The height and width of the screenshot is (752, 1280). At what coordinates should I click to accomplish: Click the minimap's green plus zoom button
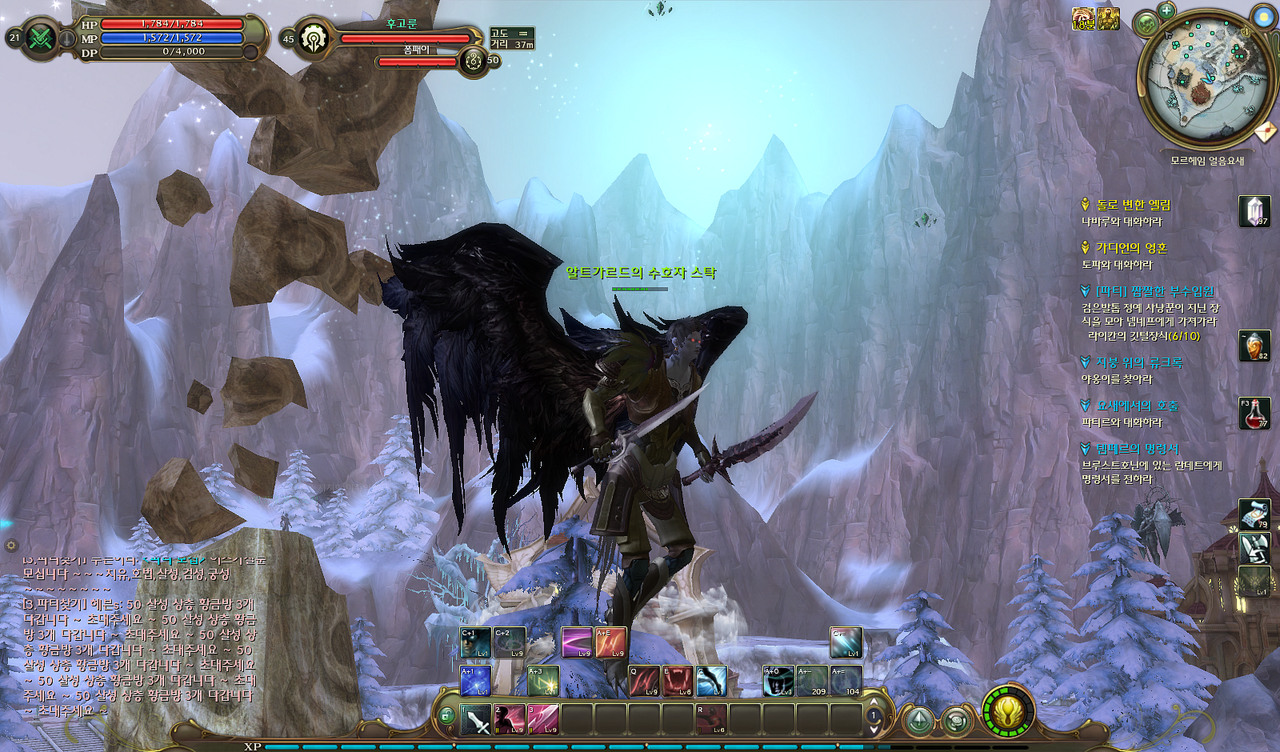point(1166,11)
